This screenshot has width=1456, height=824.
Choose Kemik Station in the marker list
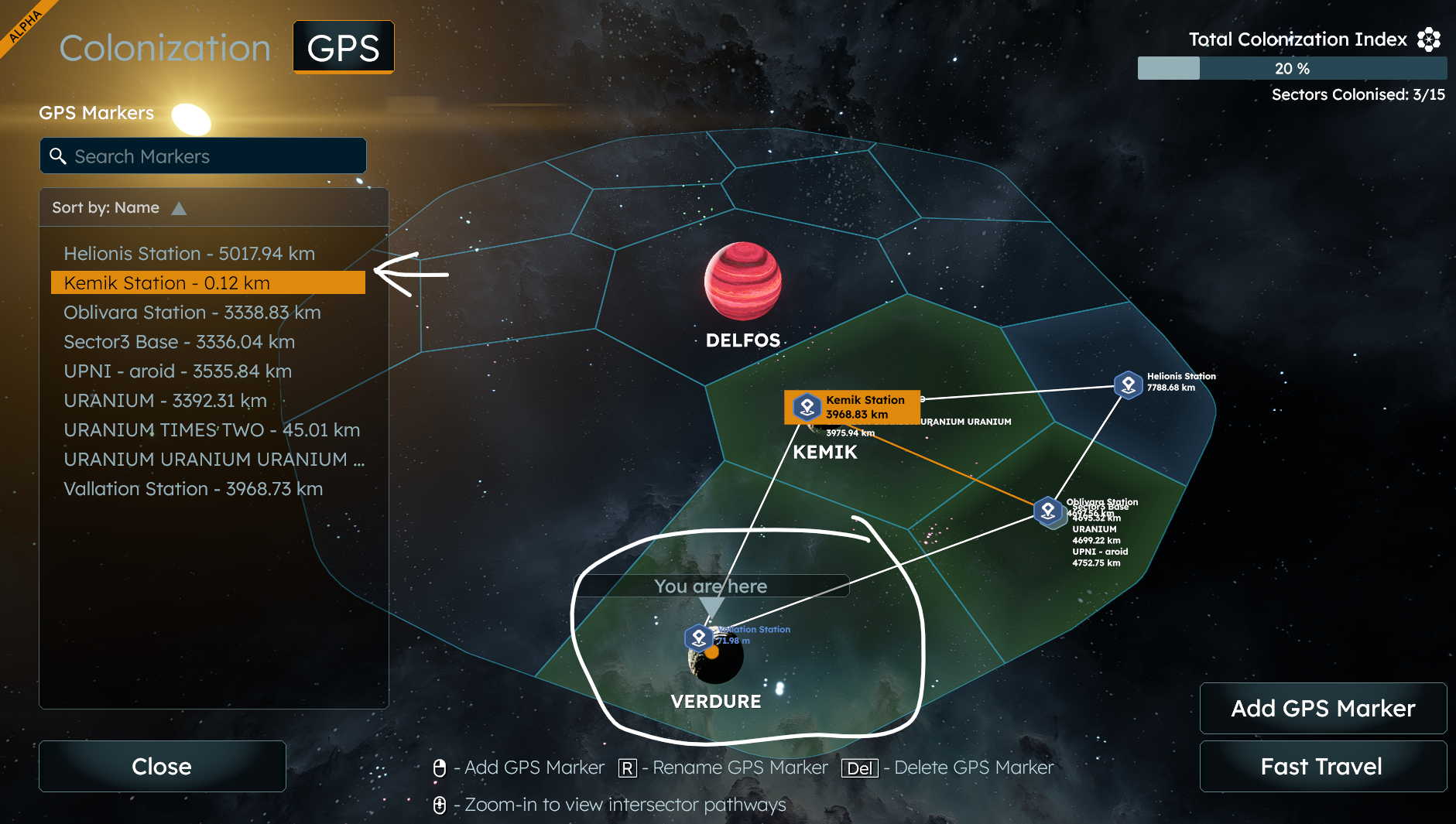(x=207, y=283)
